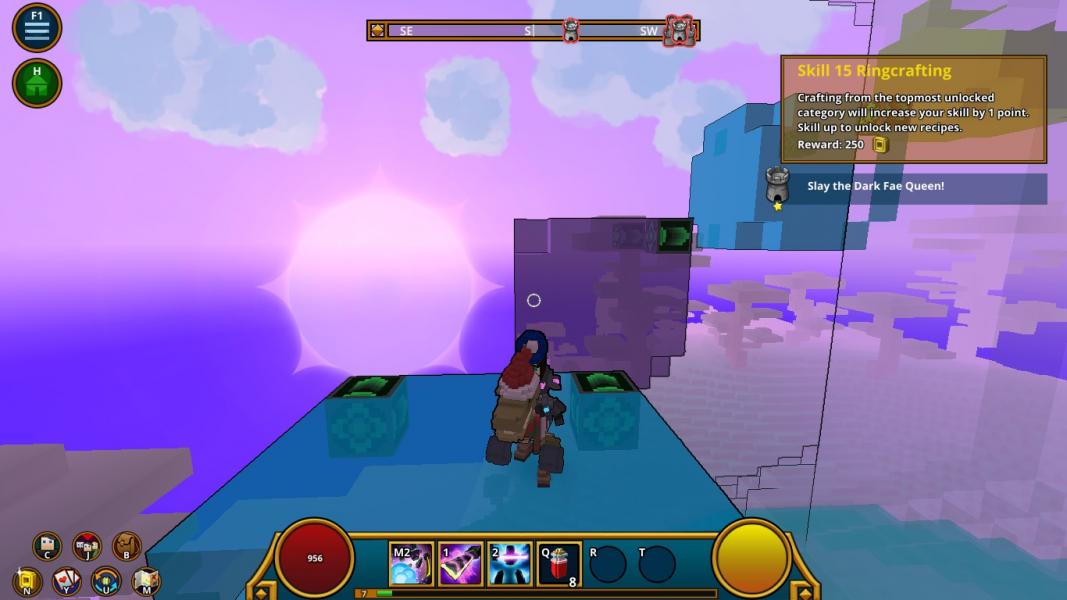Open the circular arrows icon (U)
The height and width of the screenshot is (600, 1067).
pyautogui.click(x=106, y=581)
